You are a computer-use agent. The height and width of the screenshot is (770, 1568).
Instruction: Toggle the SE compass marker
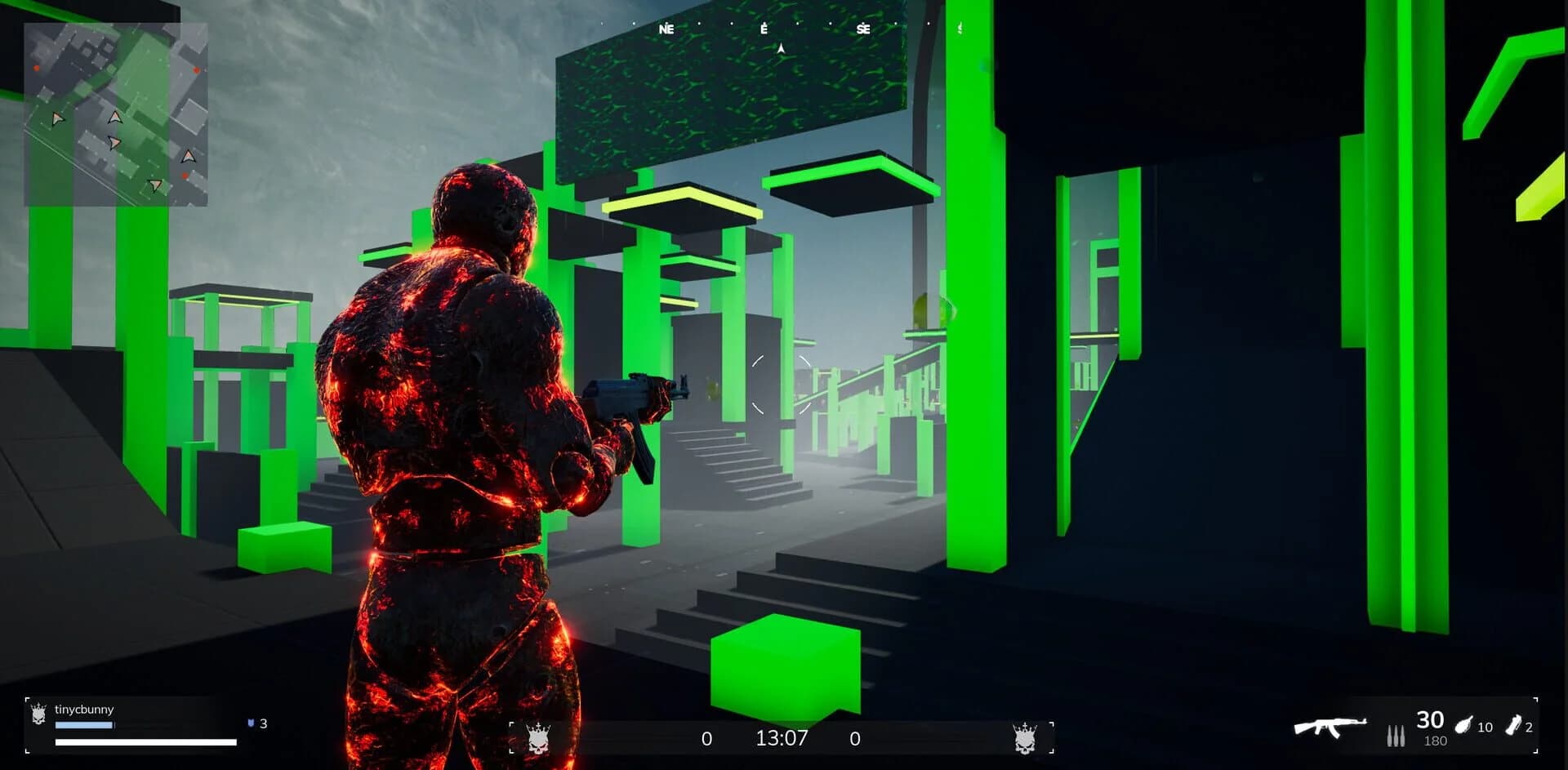pyautogui.click(x=863, y=28)
